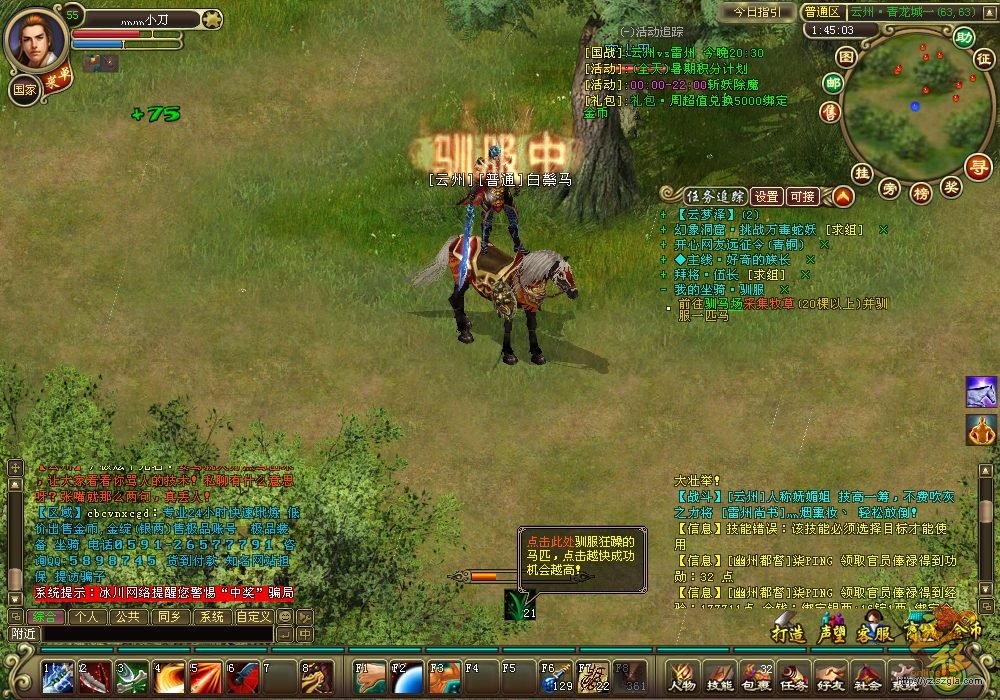Switch chat to the 个人 tab
The image size is (1000, 700).
pyautogui.click(x=87, y=617)
